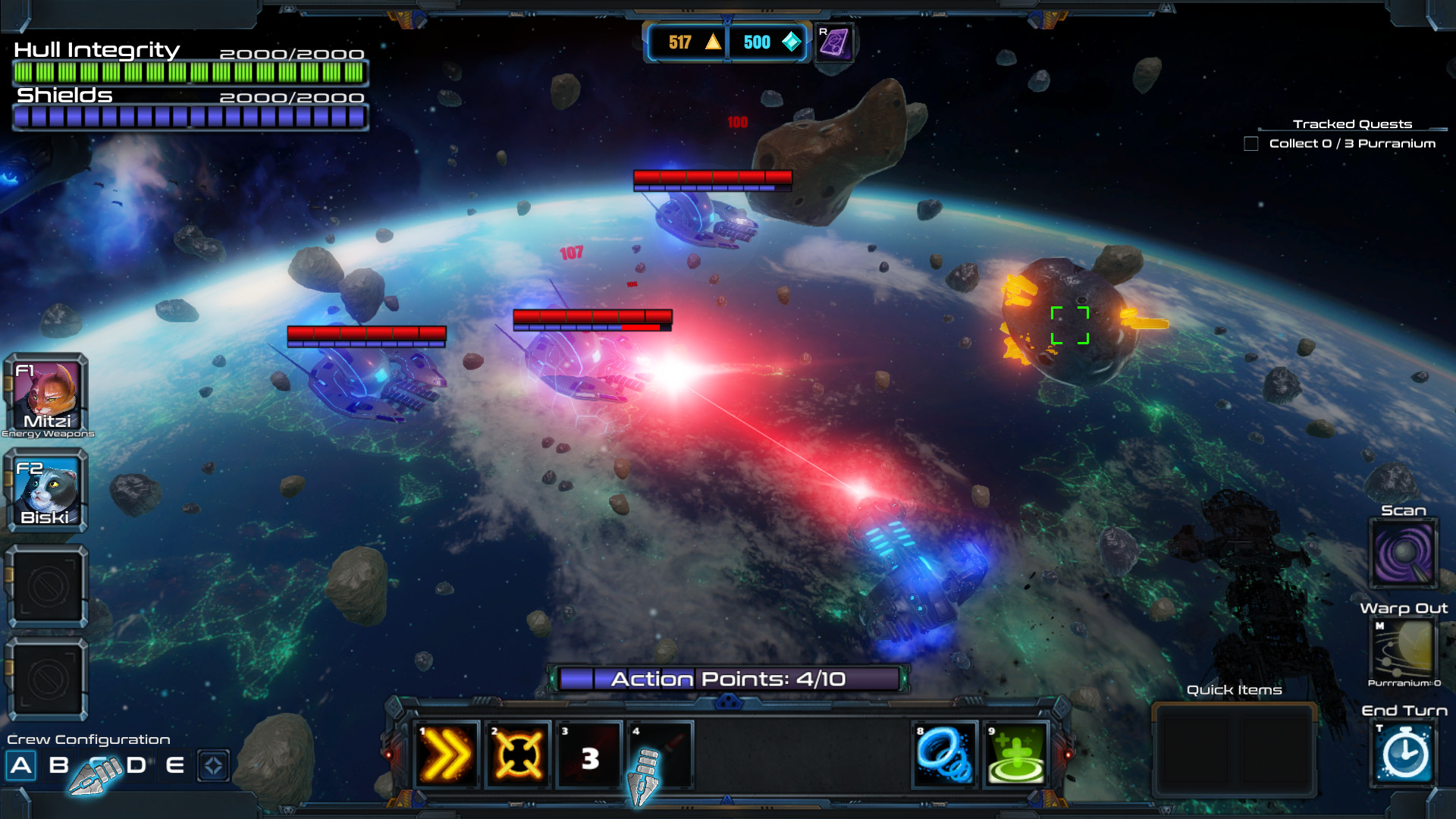Screen dimensions: 1456x819
Task: Toggle the Collect Purranium quest checkbox
Action: coord(1251,143)
